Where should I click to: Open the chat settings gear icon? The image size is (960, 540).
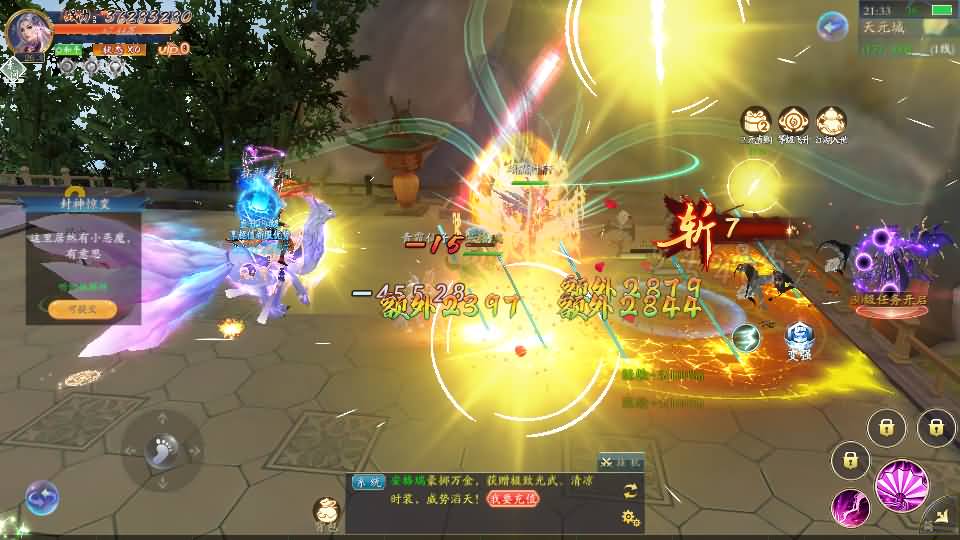630,517
